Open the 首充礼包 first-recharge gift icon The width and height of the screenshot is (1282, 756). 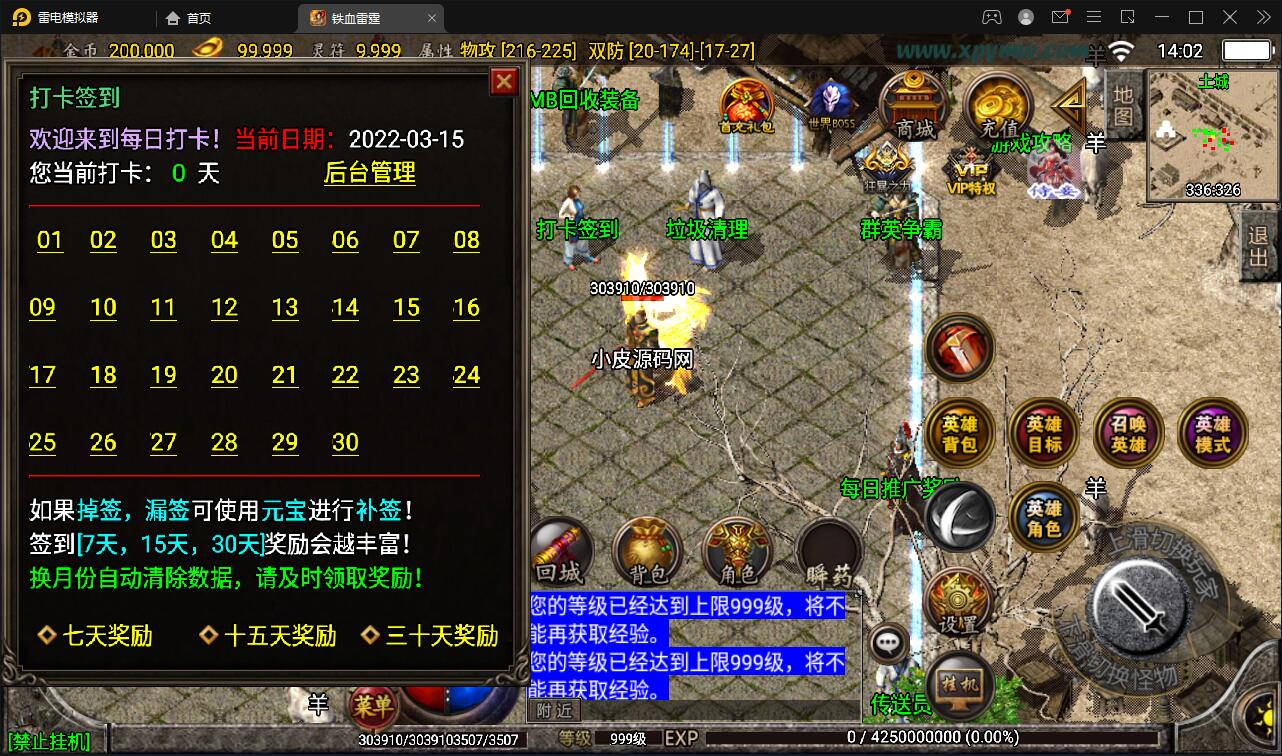(744, 101)
